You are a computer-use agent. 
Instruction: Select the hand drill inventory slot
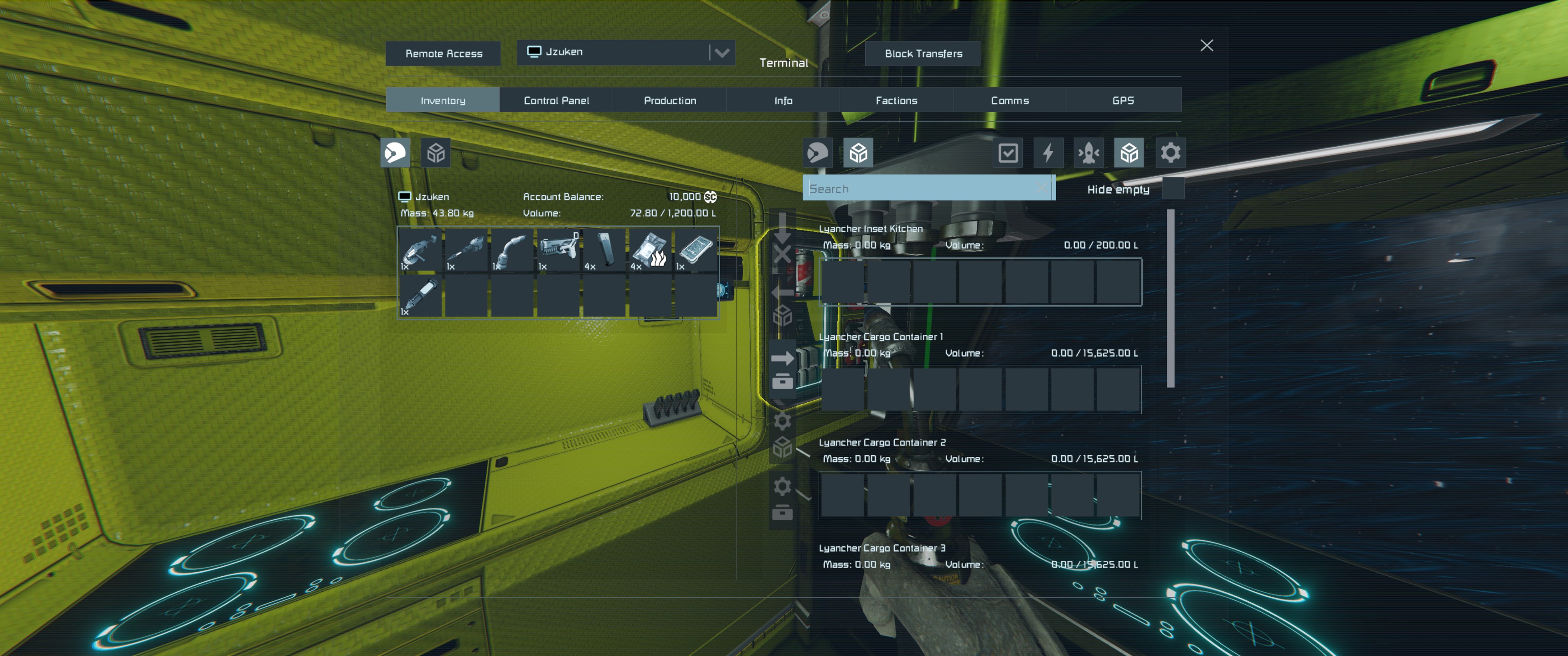(x=466, y=250)
